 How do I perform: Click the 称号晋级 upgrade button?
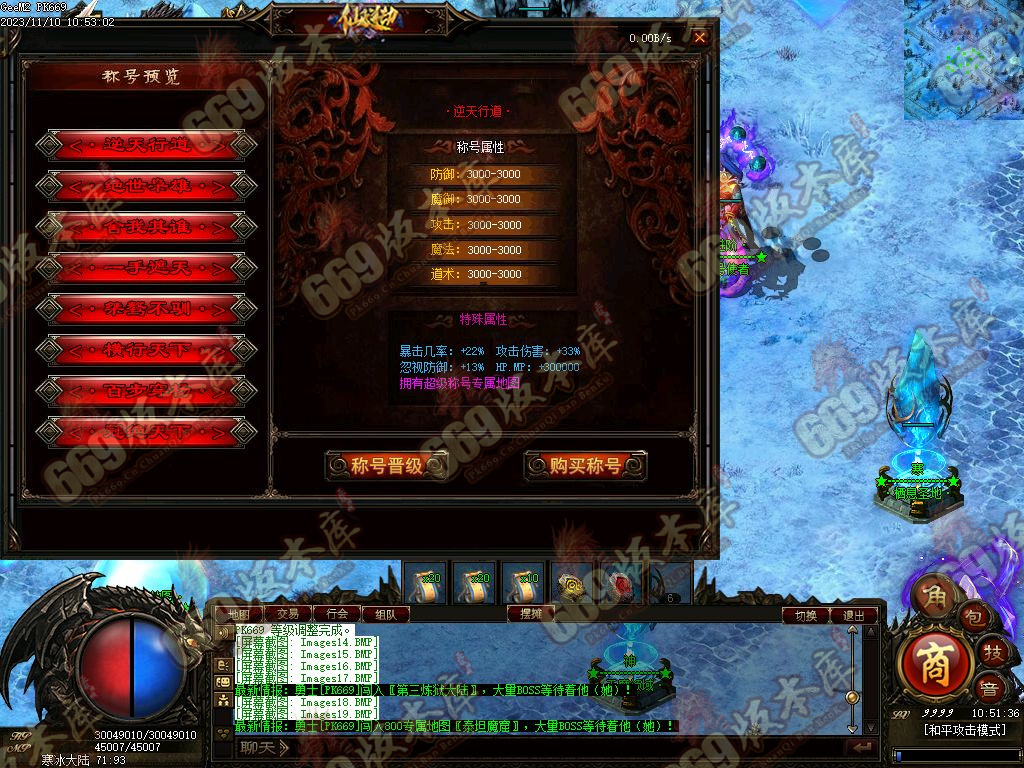387,465
